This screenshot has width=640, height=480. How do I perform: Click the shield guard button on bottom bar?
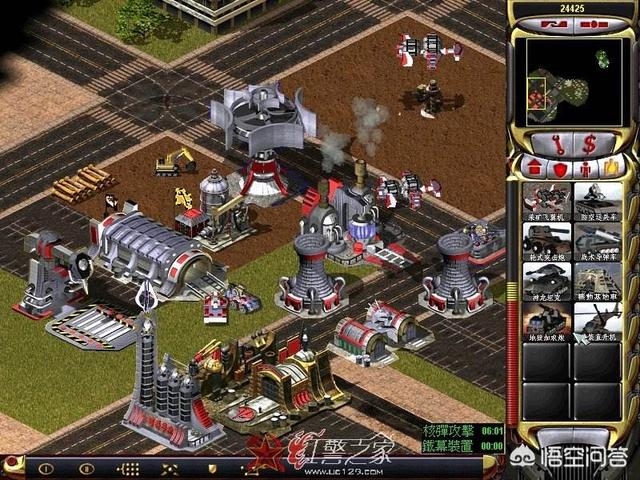[x=212, y=467]
